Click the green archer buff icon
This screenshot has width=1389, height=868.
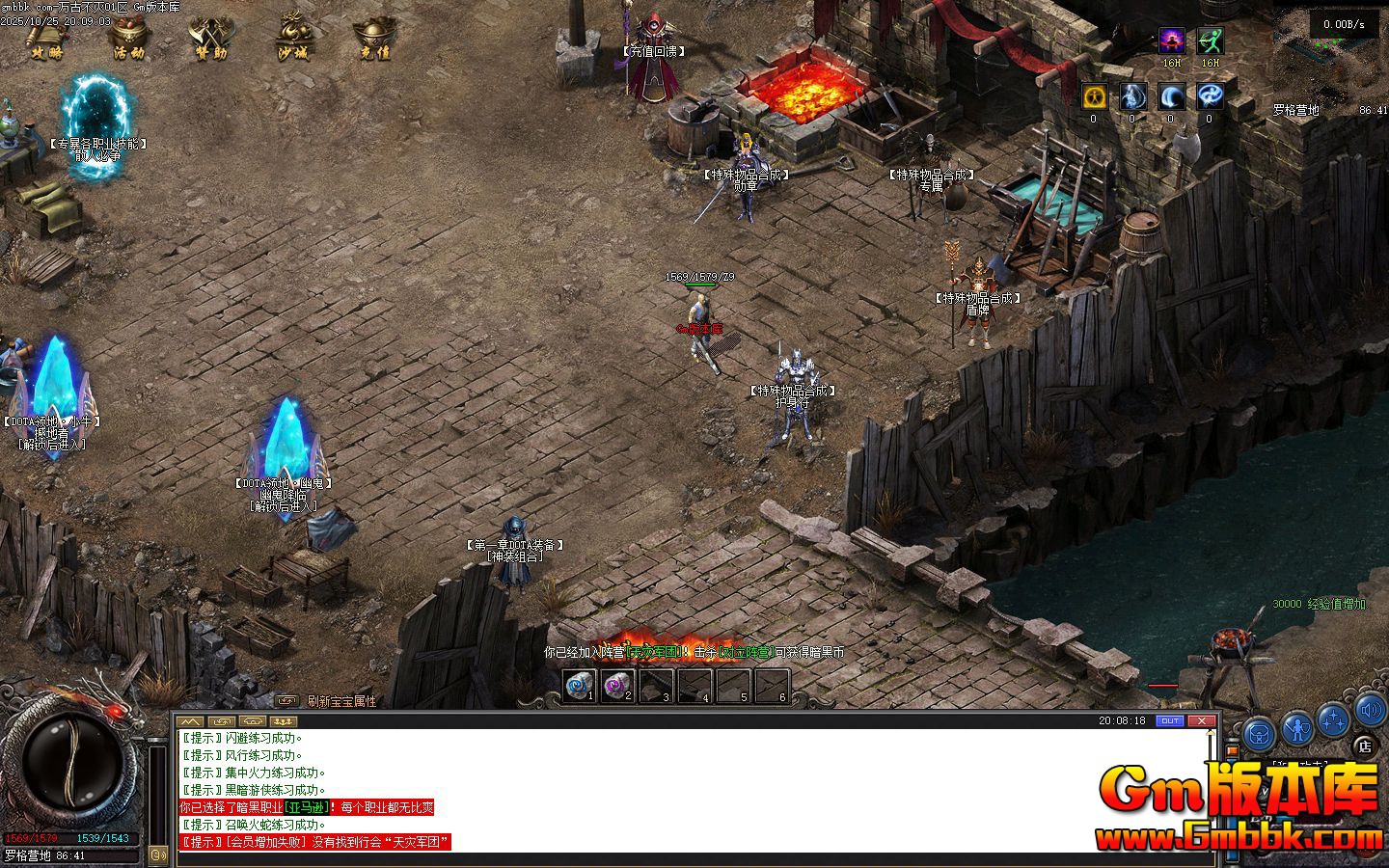coord(1210,41)
